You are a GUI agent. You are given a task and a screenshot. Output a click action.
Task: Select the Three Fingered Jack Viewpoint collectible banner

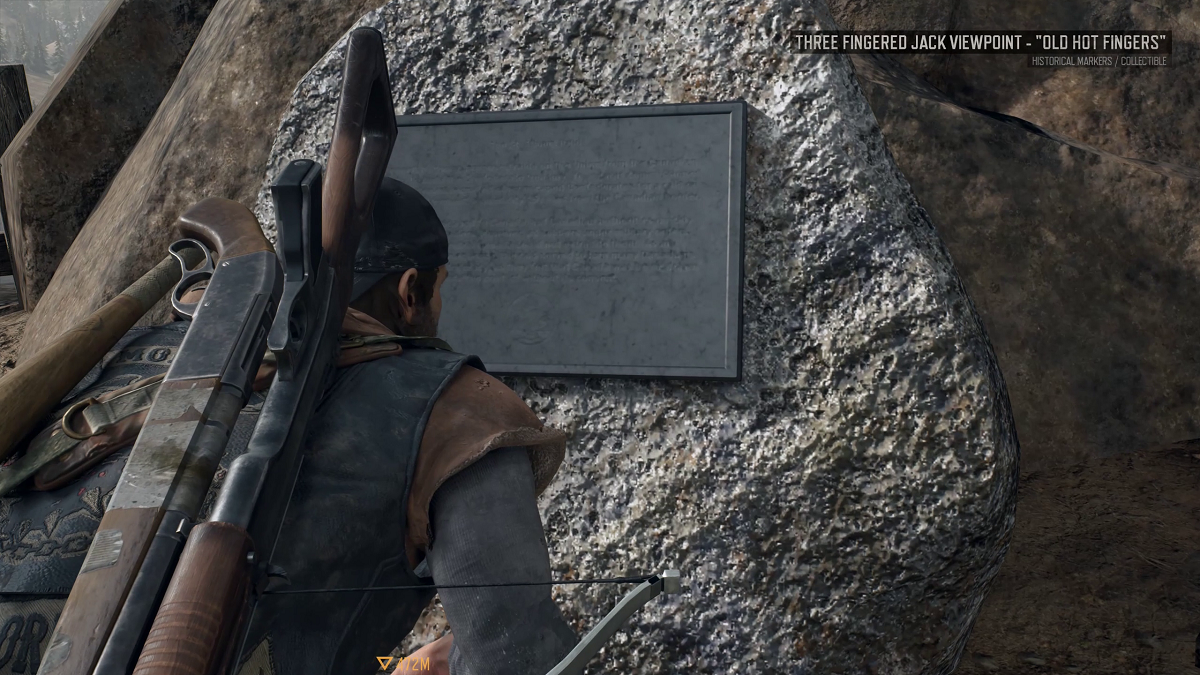click(979, 43)
